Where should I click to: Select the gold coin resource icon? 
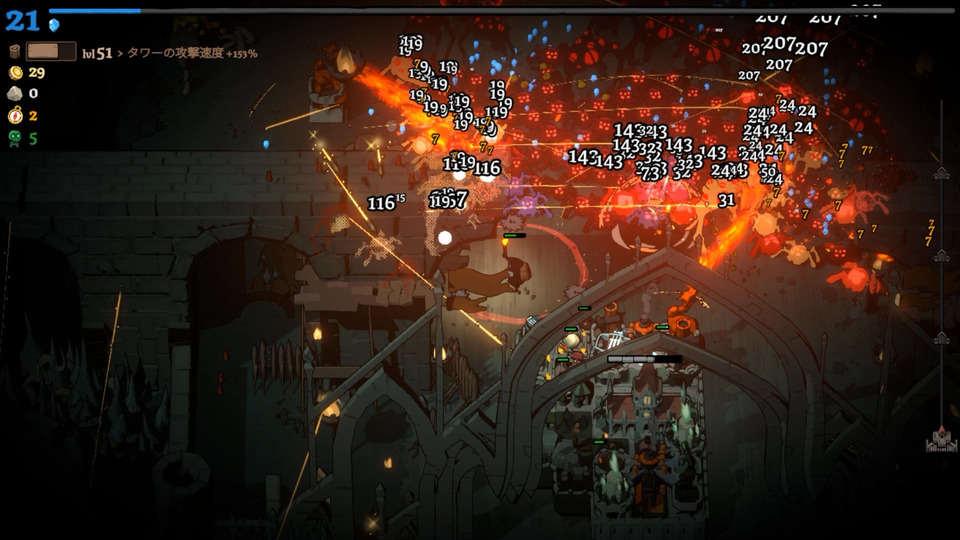tap(15, 72)
